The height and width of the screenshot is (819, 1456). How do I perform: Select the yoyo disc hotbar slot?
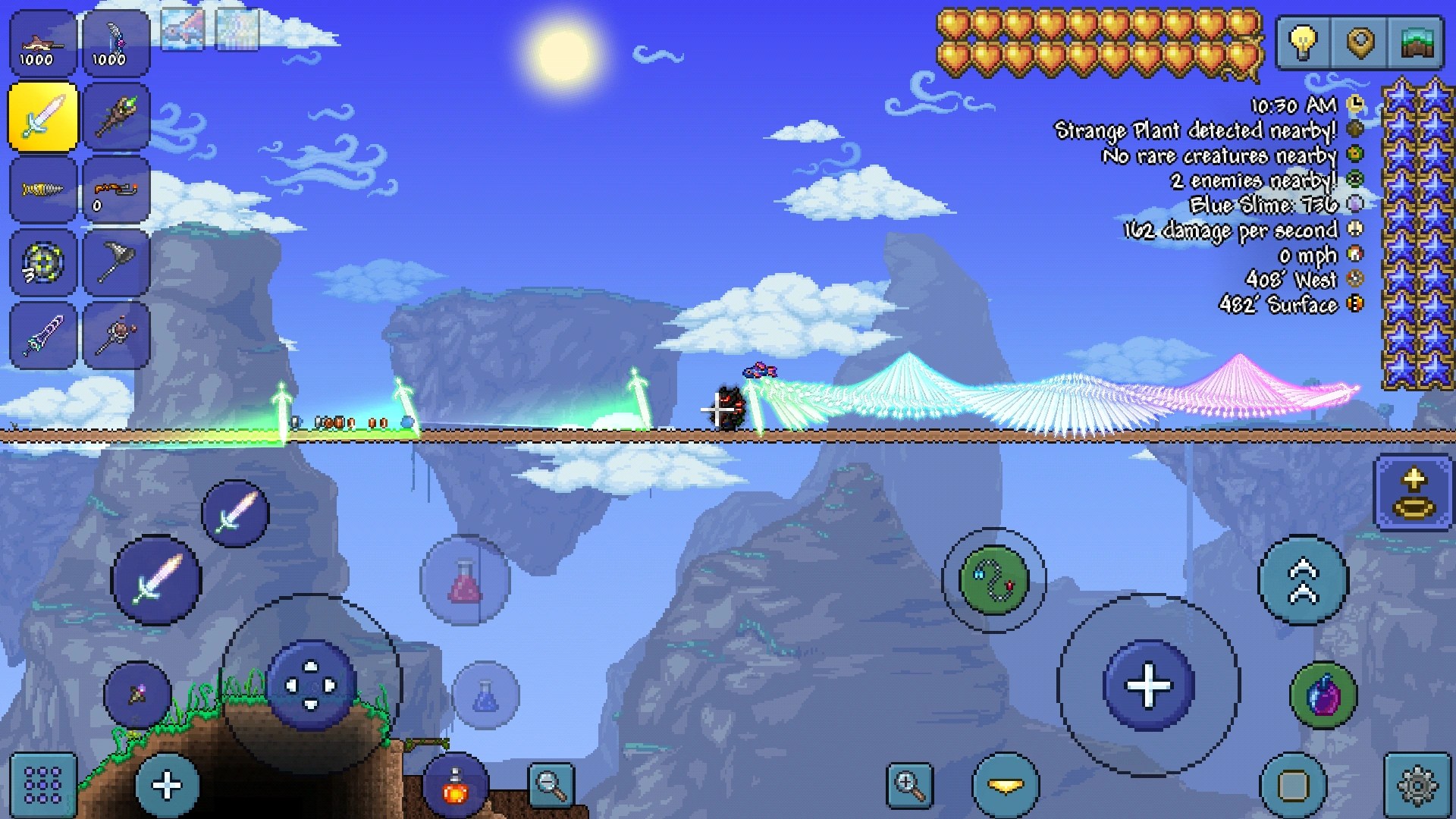point(43,262)
